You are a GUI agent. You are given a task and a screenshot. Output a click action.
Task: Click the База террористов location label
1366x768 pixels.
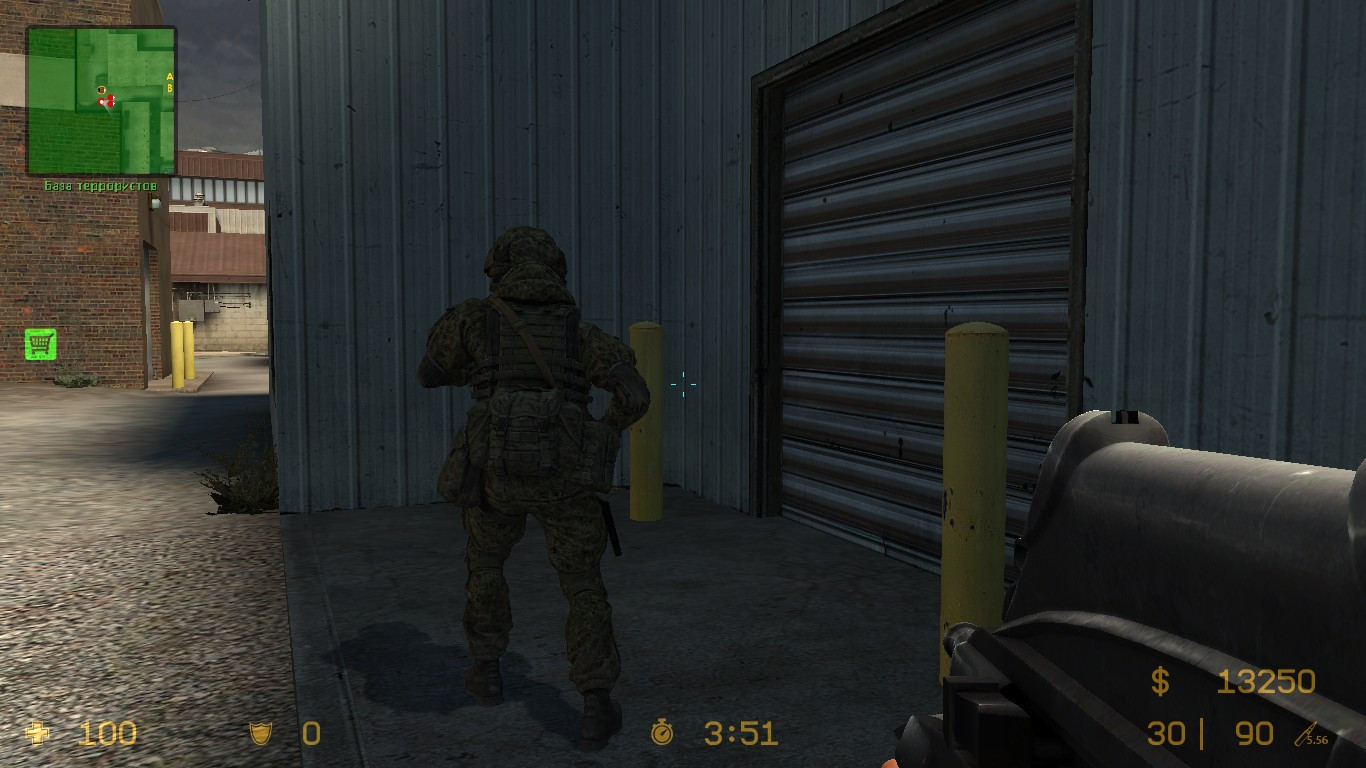[x=100, y=185]
